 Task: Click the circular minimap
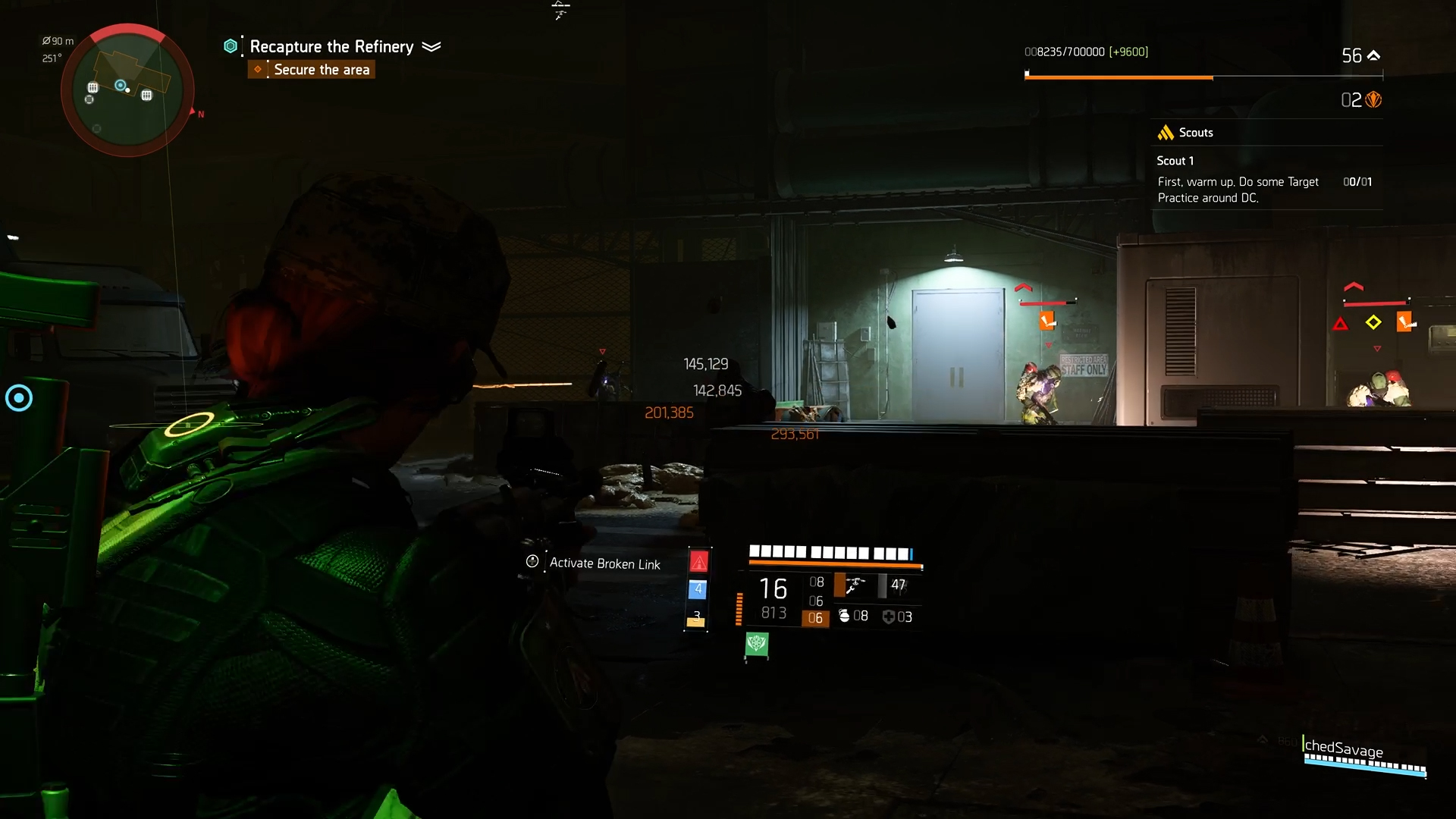click(127, 90)
